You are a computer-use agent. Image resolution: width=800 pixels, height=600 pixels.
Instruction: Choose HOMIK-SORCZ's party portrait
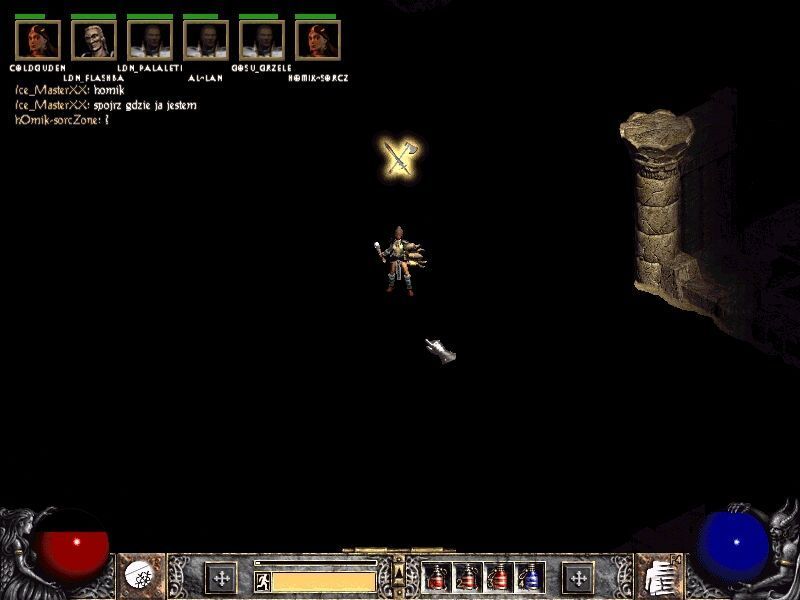[x=318, y=40]
